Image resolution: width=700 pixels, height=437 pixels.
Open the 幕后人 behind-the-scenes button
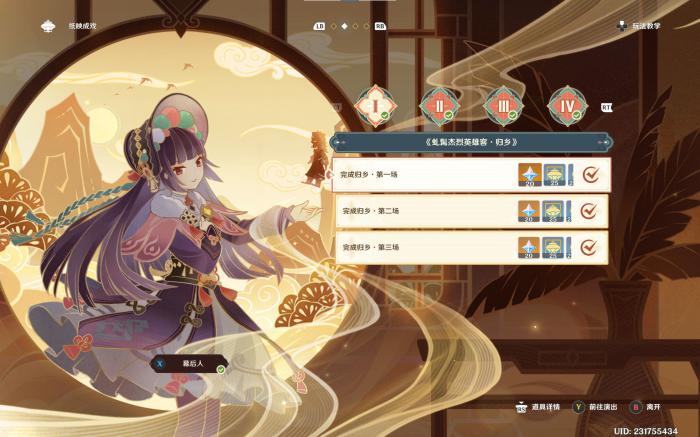tap(188, 364)
